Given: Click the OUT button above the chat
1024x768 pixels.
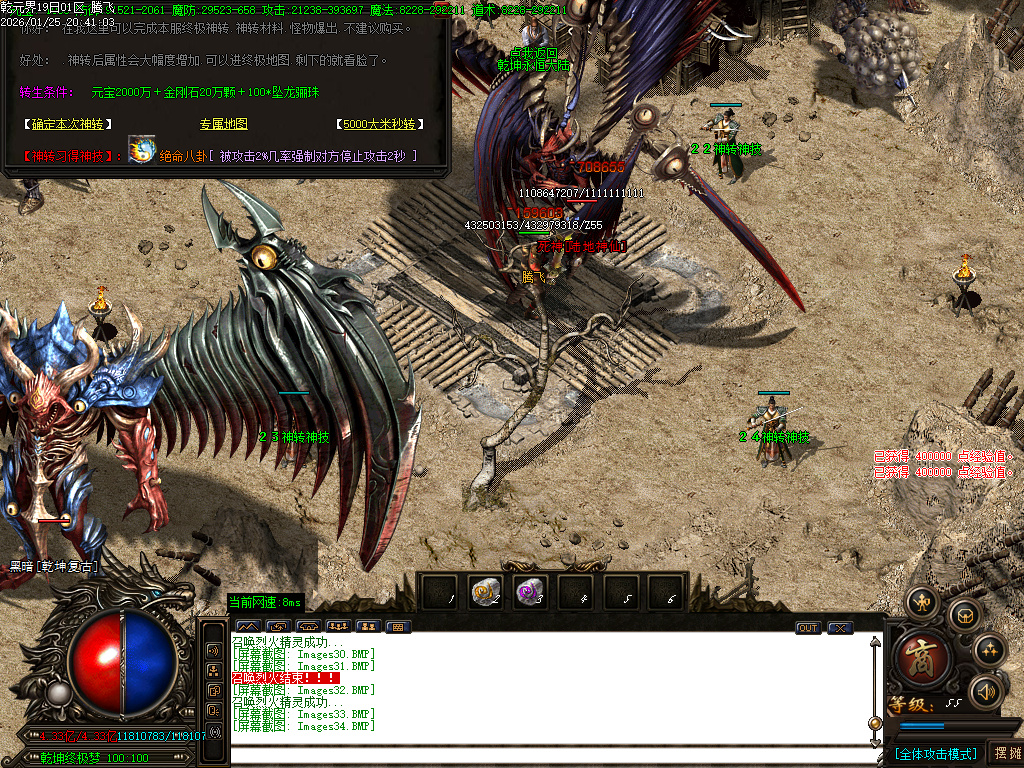Looking at the screenshot, I should [x=808, y=628].
